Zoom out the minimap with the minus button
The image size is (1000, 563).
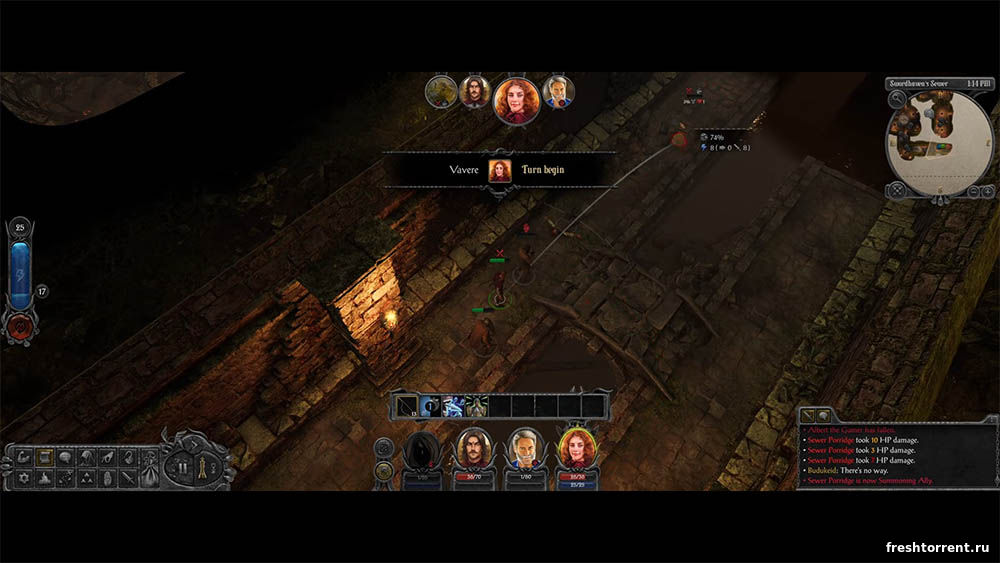point(973,191)
